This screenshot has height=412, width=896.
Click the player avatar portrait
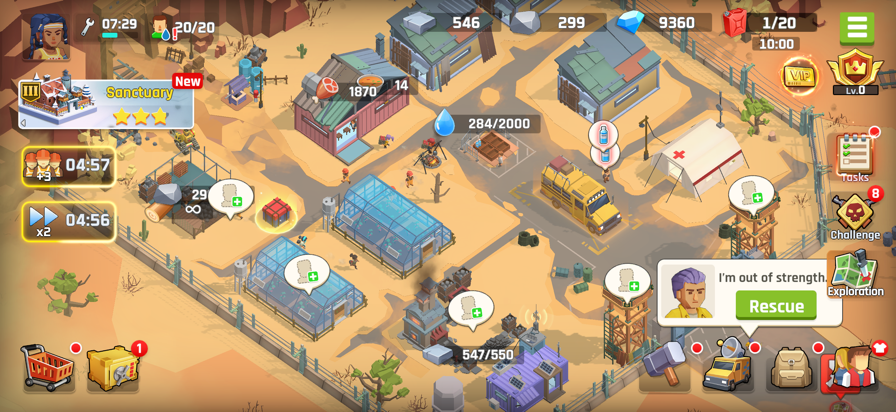coord(46,37)
